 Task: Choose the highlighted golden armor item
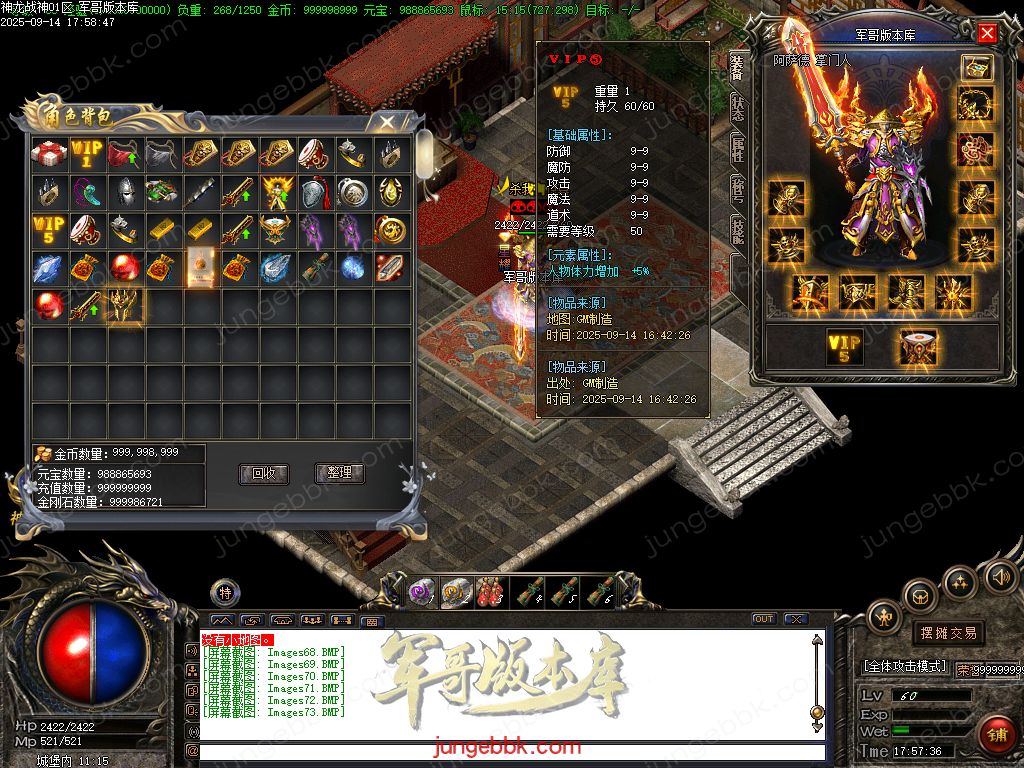125,305
